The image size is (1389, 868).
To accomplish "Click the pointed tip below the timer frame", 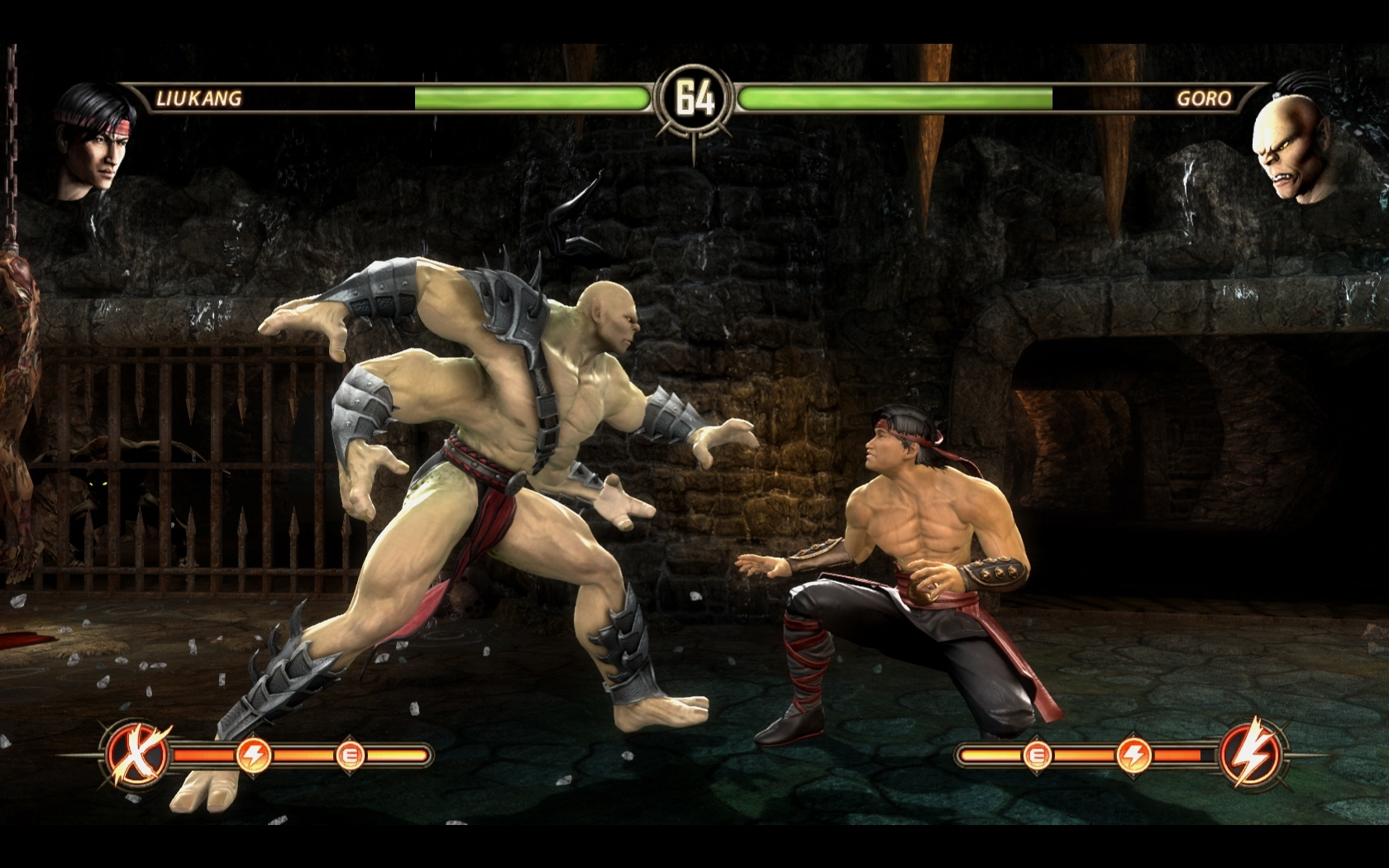I will coord(694,147).
